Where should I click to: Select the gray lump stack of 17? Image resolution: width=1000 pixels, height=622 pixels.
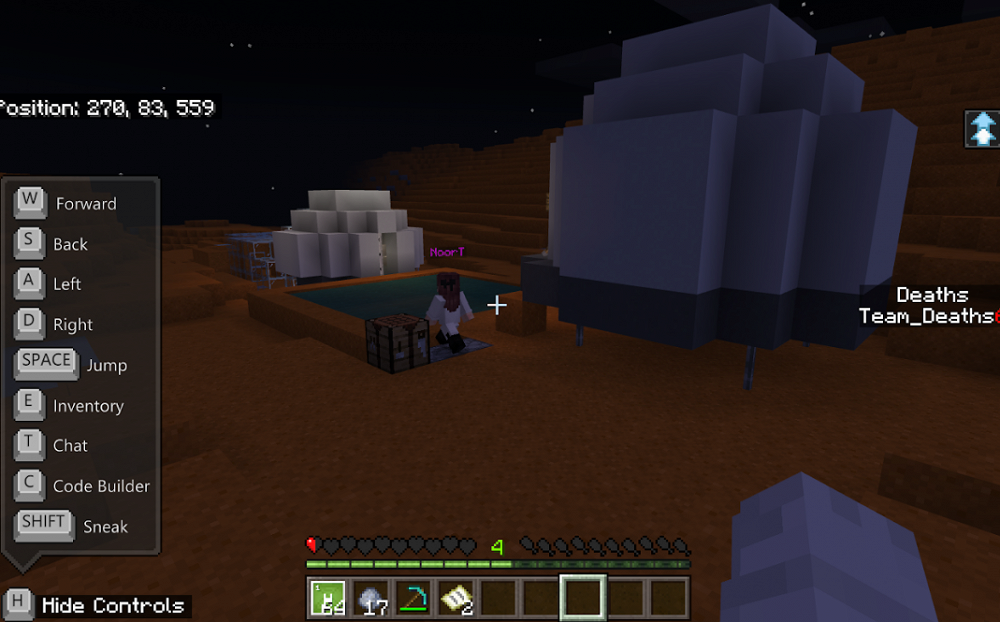[x=371, y=597]
